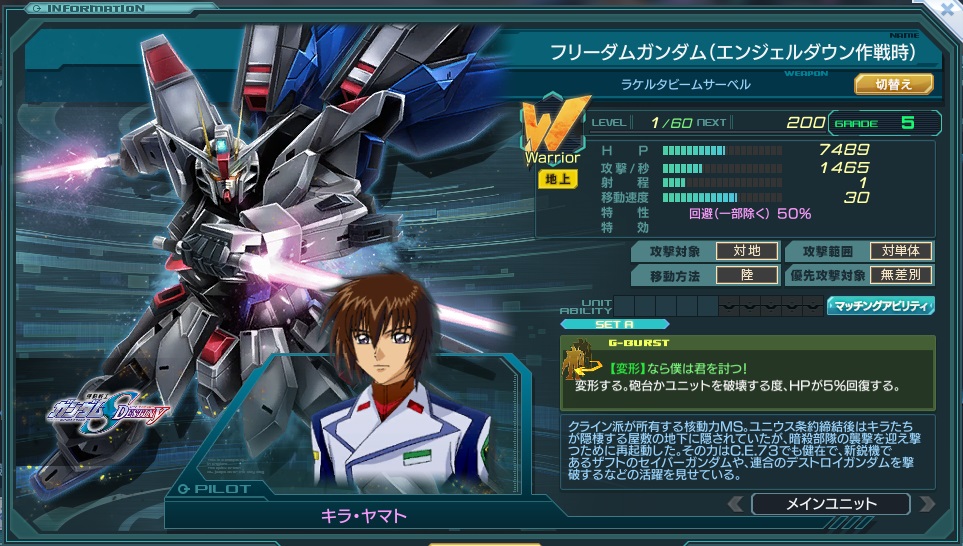Select the メインユニット label button
This screenshot has width=963, height=546.
click(830, 504)
